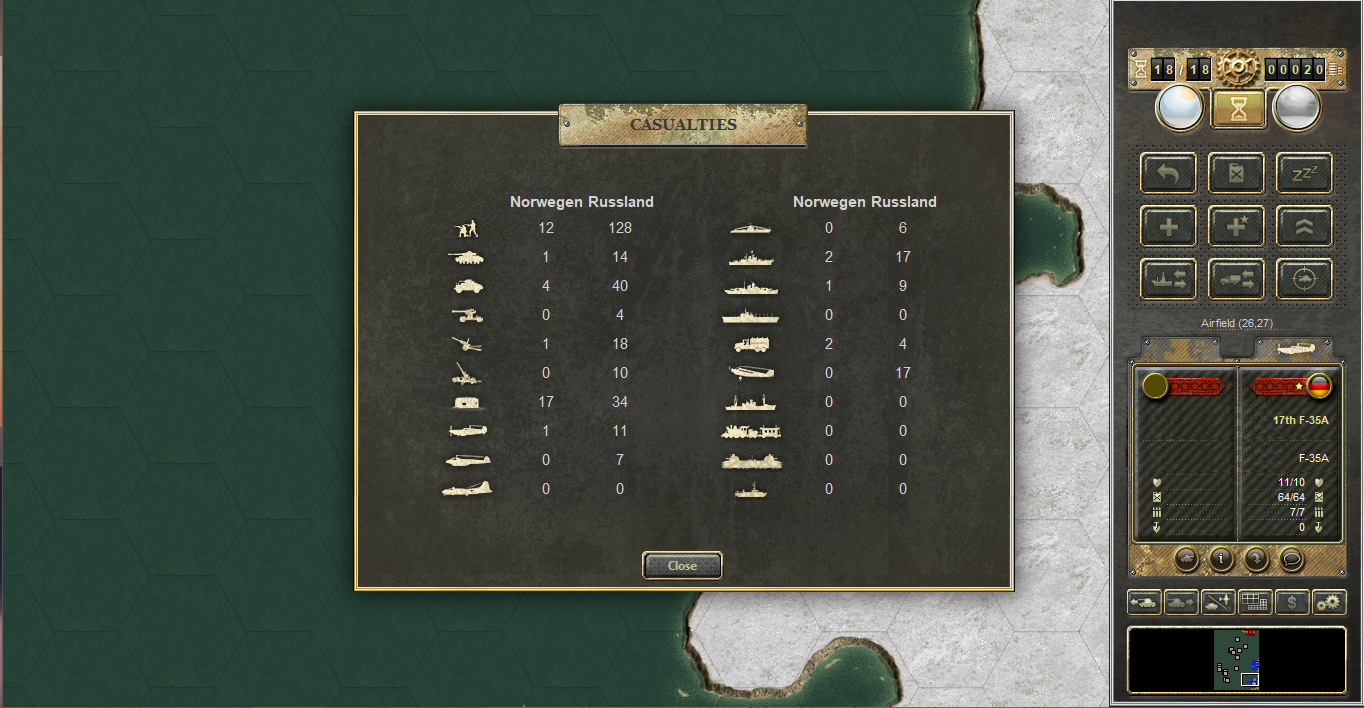Click the fuel canister resupply button
This screenshot has height=708, width=1364.
(x=1236, y=173)
